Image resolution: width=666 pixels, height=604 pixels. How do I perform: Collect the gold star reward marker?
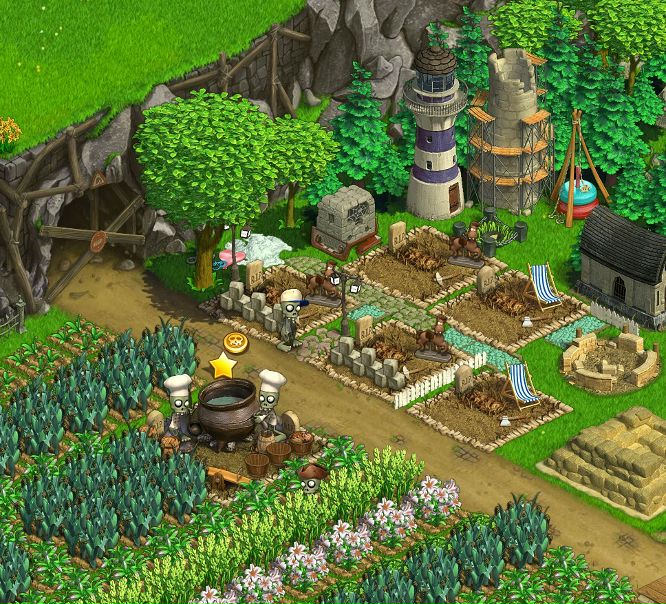pos(221,366)
